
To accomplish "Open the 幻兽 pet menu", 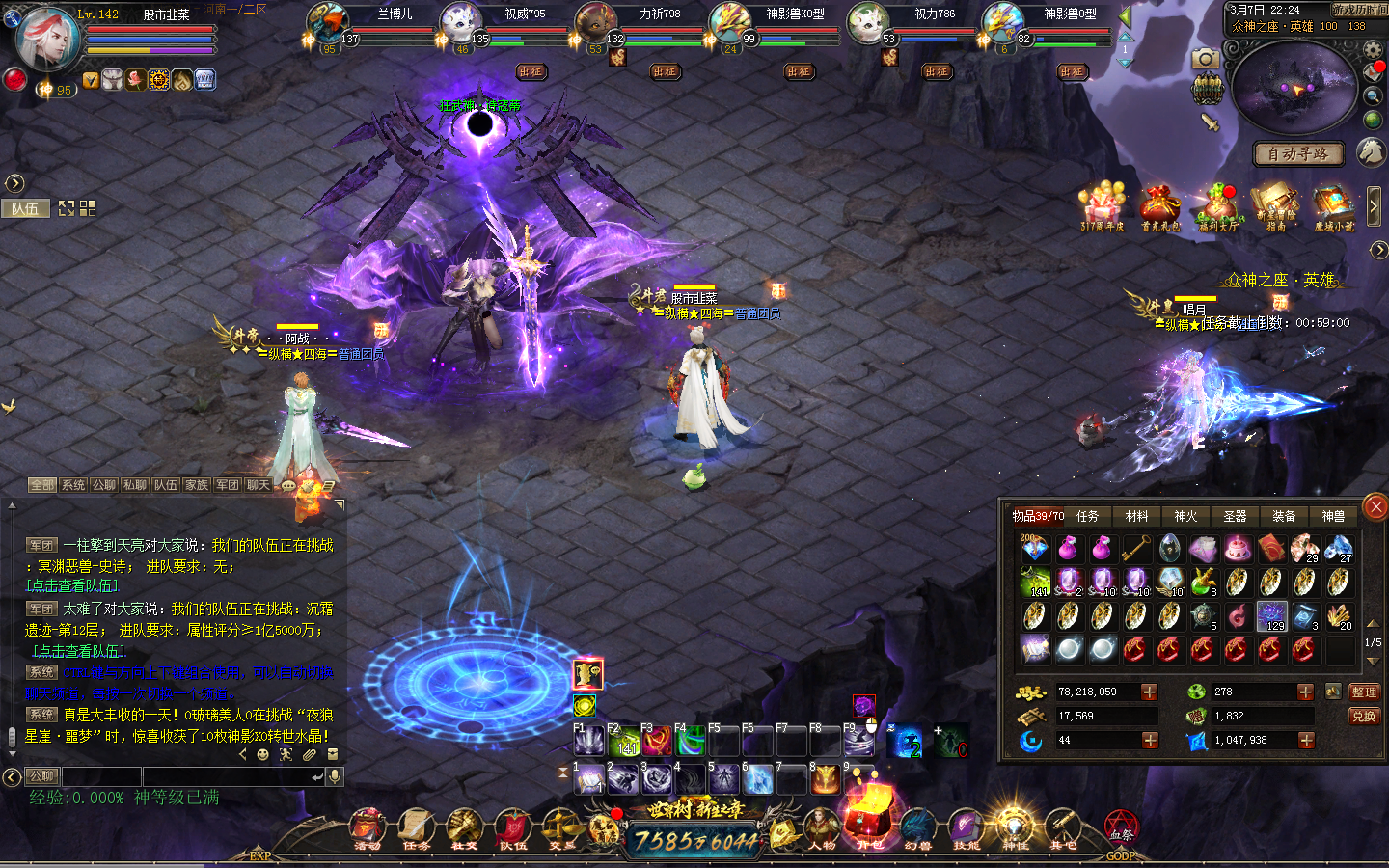I will pos(917,829).
